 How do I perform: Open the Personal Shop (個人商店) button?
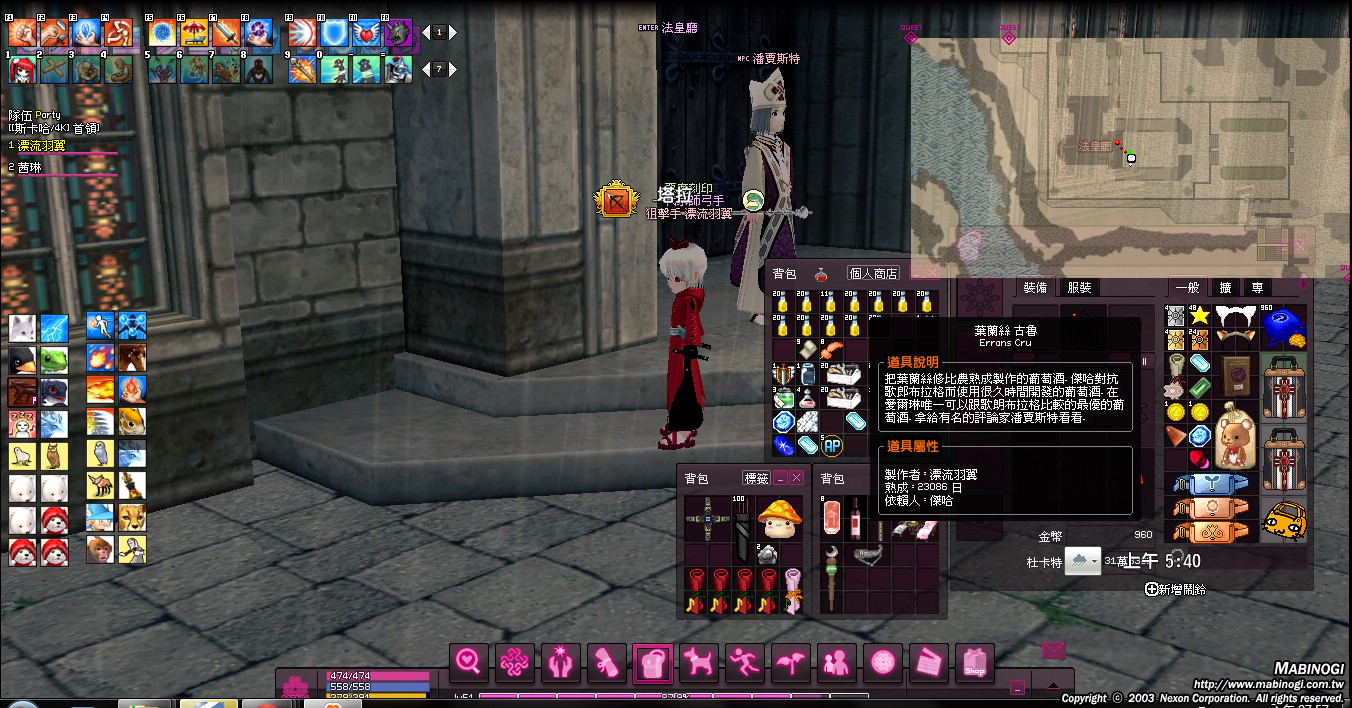point(873,273)
